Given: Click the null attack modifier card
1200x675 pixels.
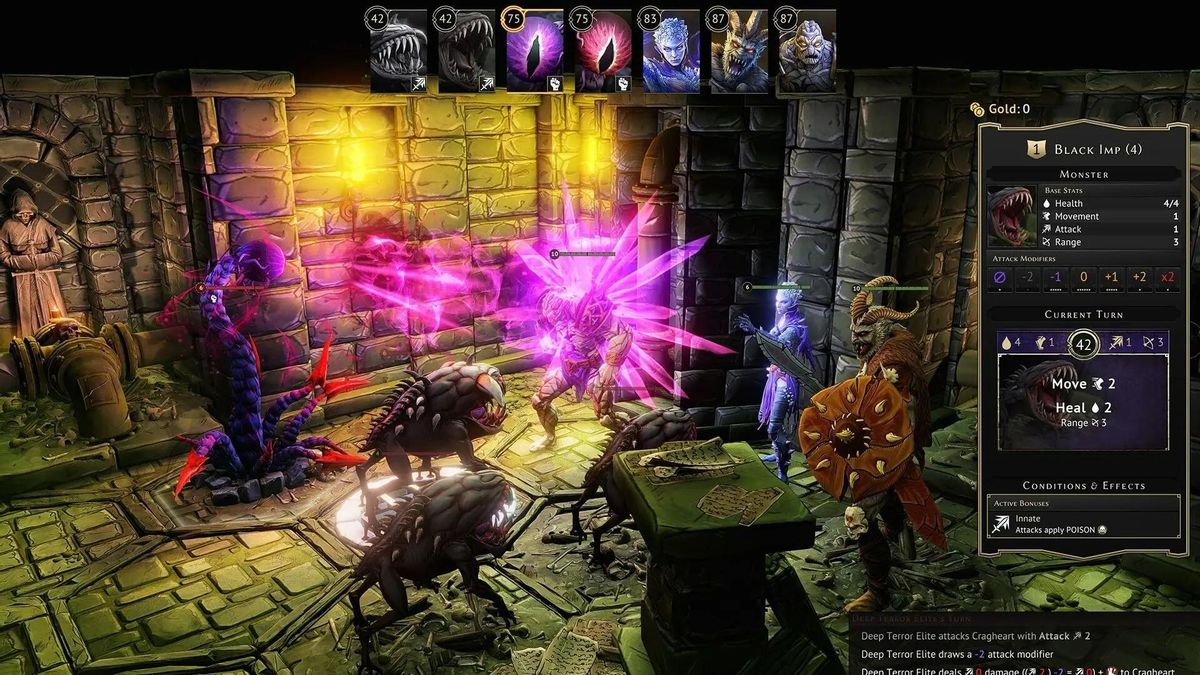Looking at the screenshot, I should click(1000, 279).
